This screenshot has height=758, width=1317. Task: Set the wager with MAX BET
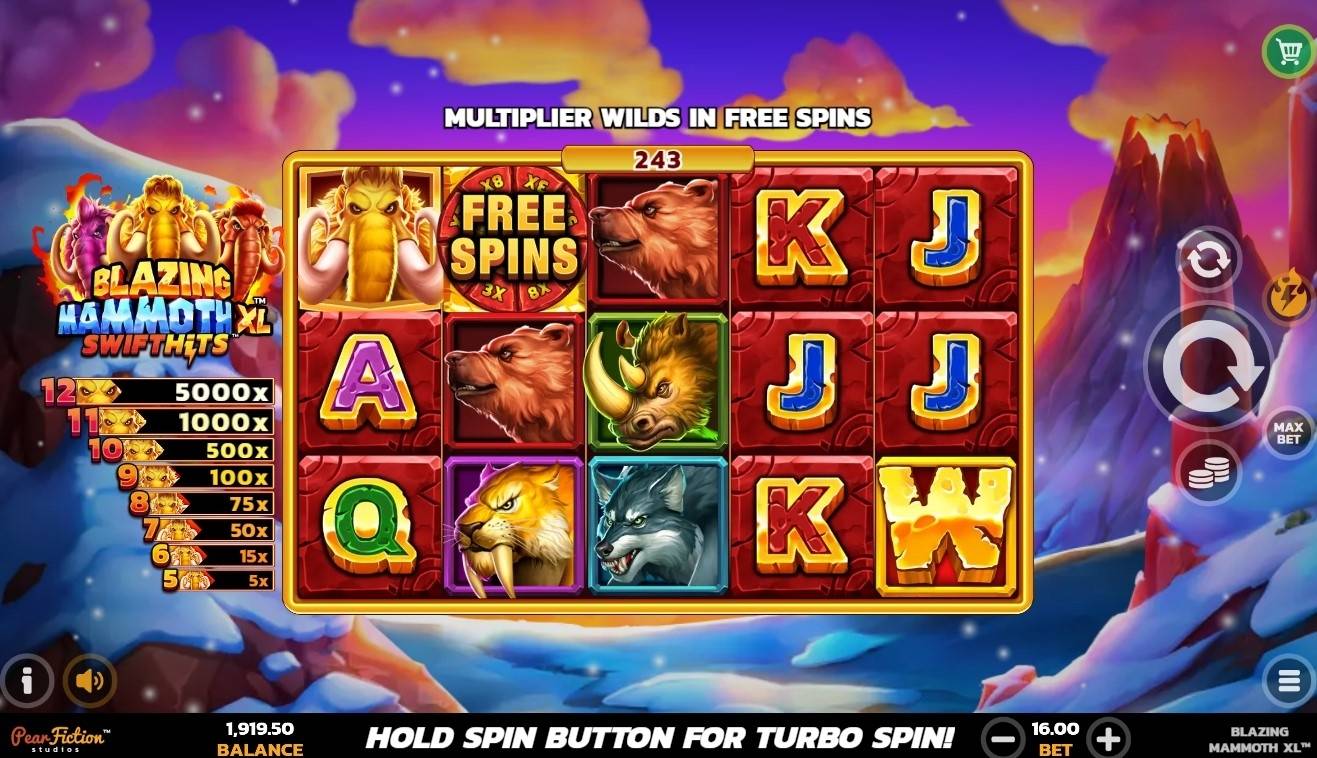[1288, 432]
